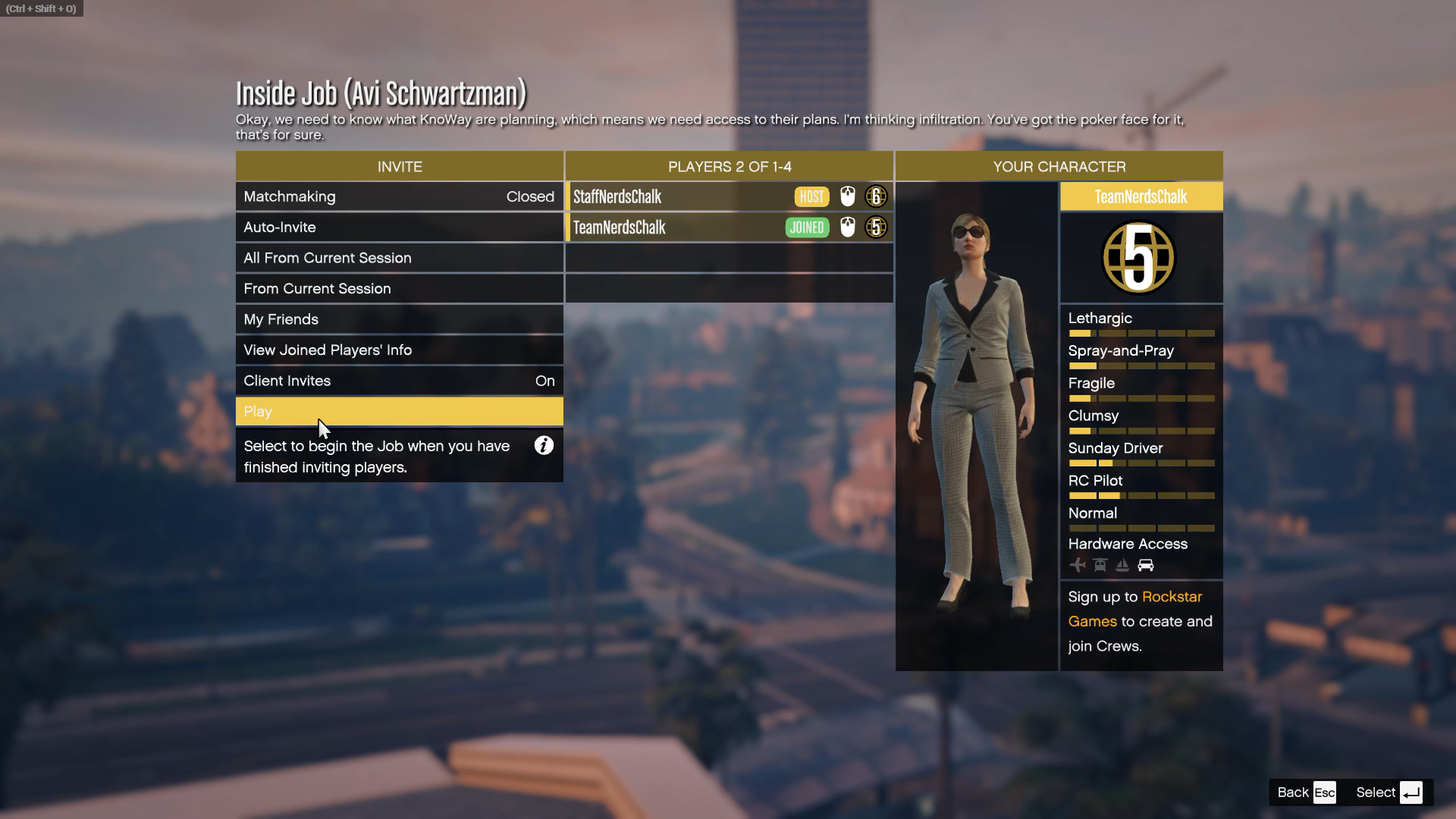
Task: Click the large rank 5 emblem in Your Character
Action: 1137,258
